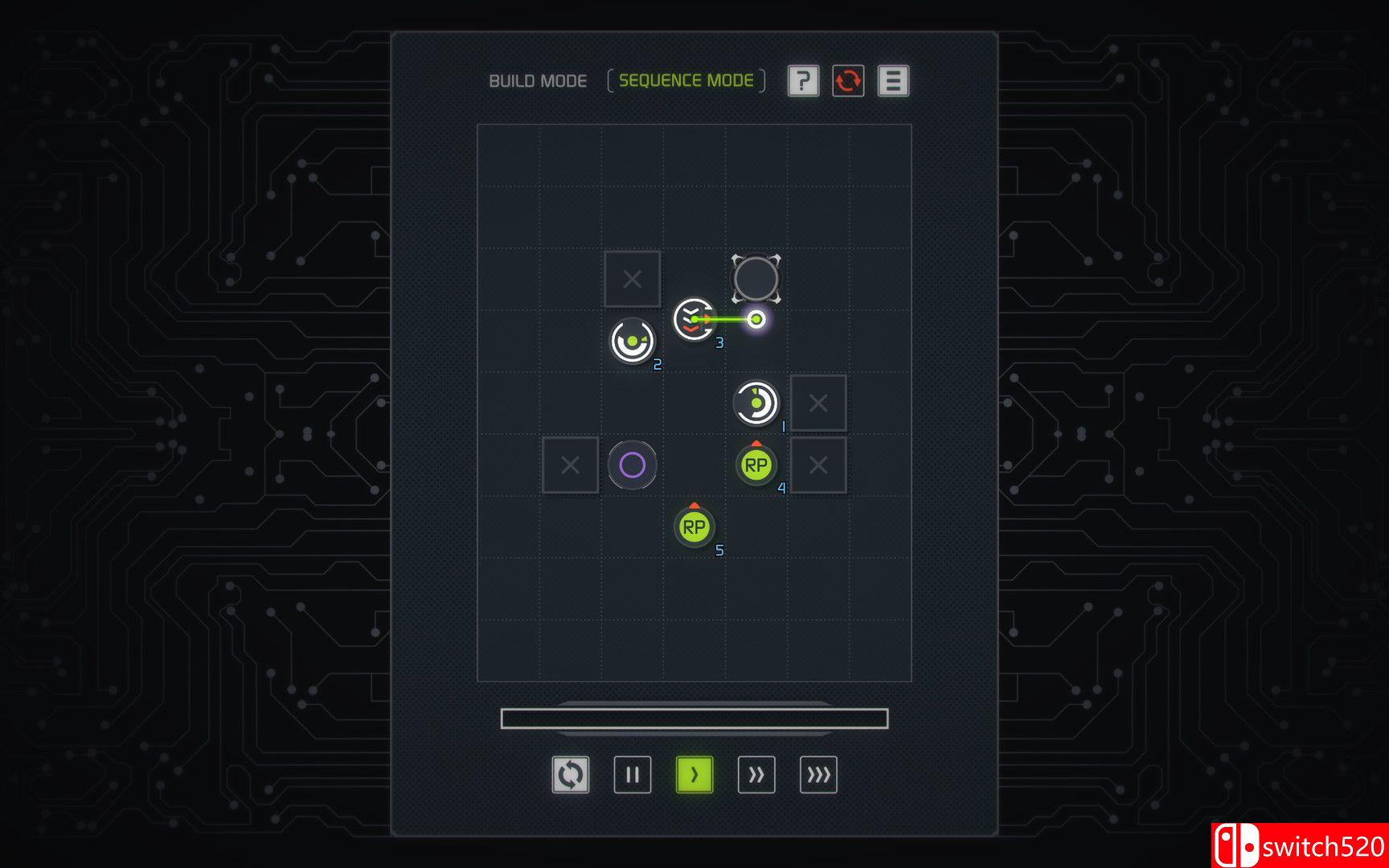Toggle the pause control
The width and height of the screenshot is (1389, 868).
(633, 774)
